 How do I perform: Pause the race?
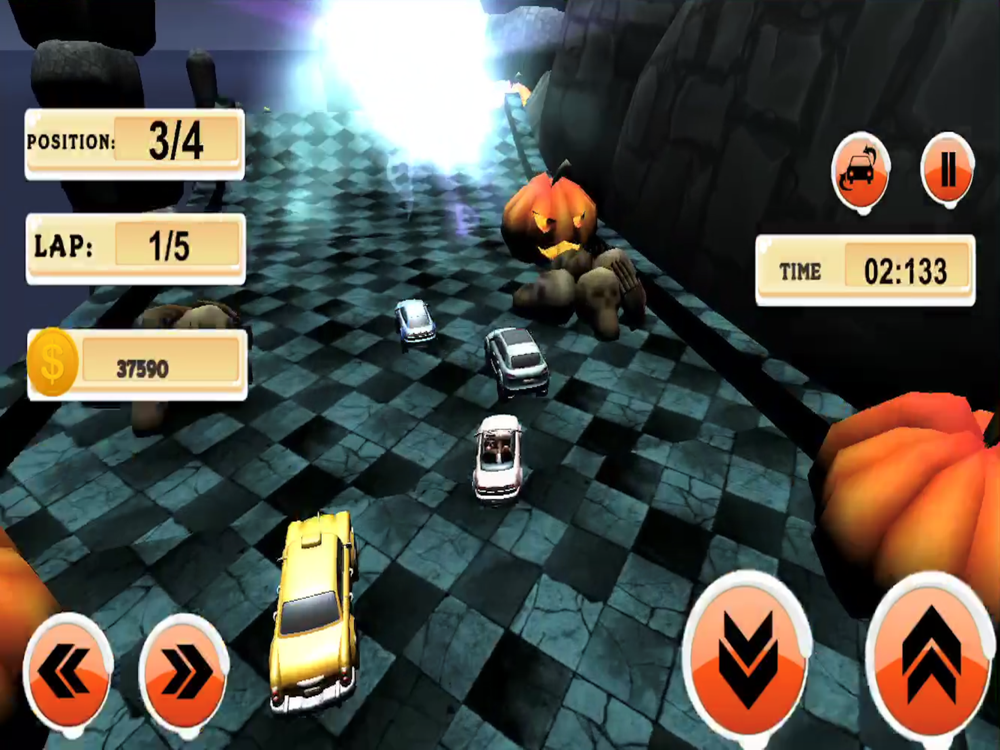pyautogui.click(x=947, y=172)
